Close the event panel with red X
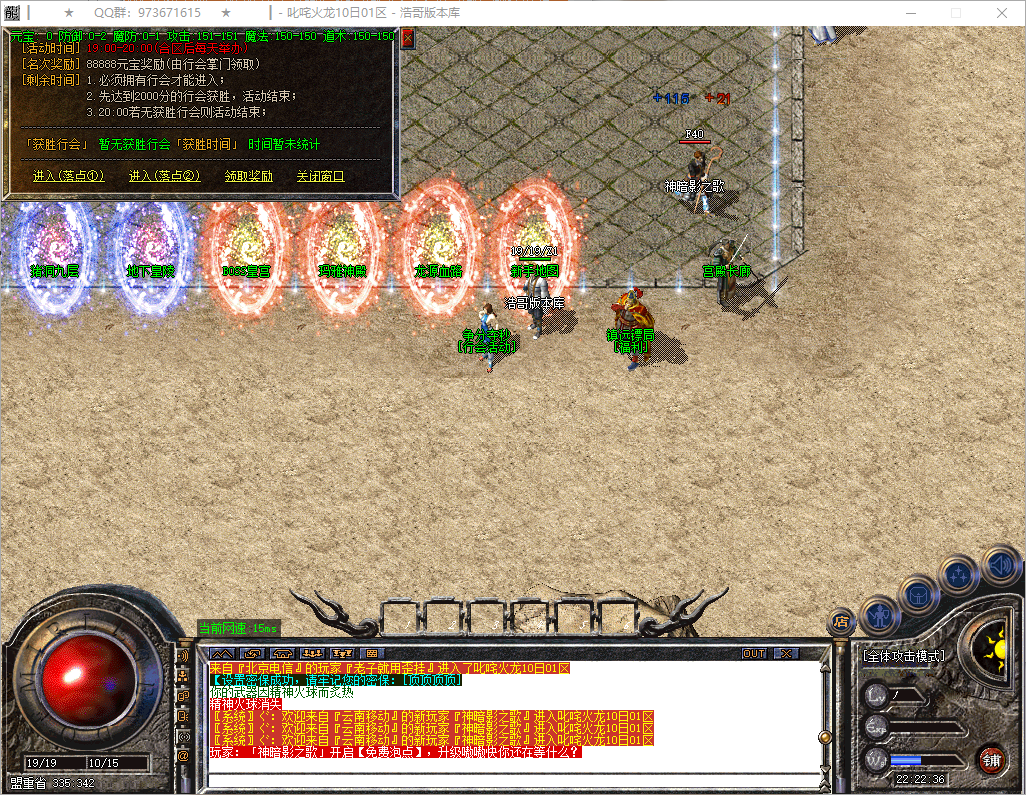The width and height of the screenshot is (1026, 795). coord(407,39)
